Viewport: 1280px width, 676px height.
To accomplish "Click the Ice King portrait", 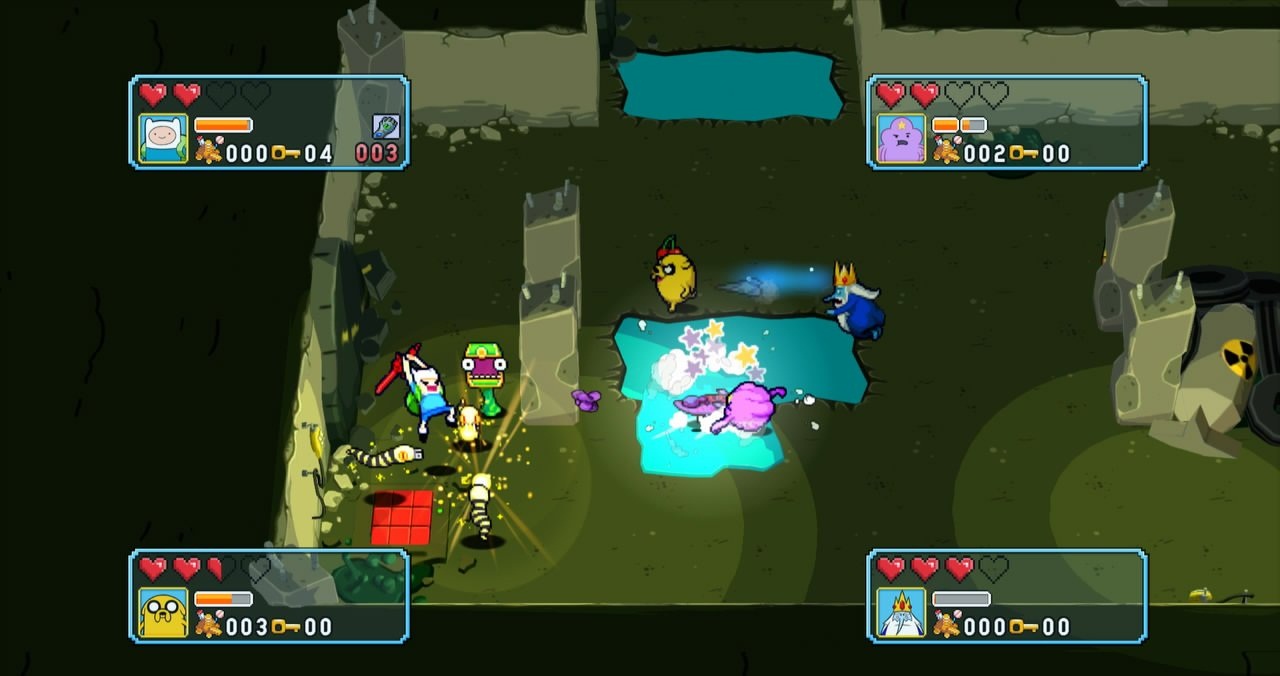I will coord(901,612).
